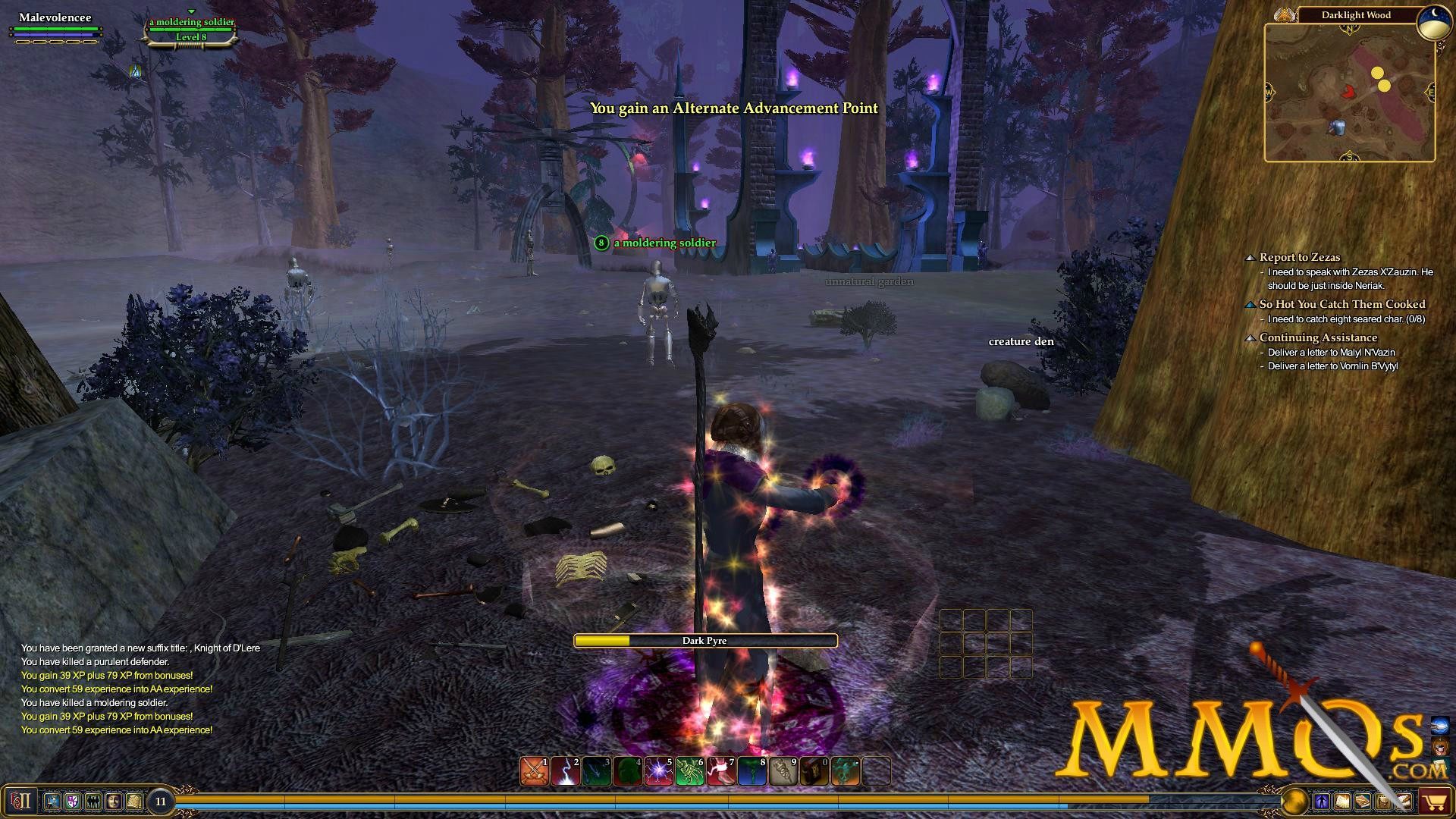Cast the green tree spell in slot 8
The image size is (1456, 819).
point(752,771)
